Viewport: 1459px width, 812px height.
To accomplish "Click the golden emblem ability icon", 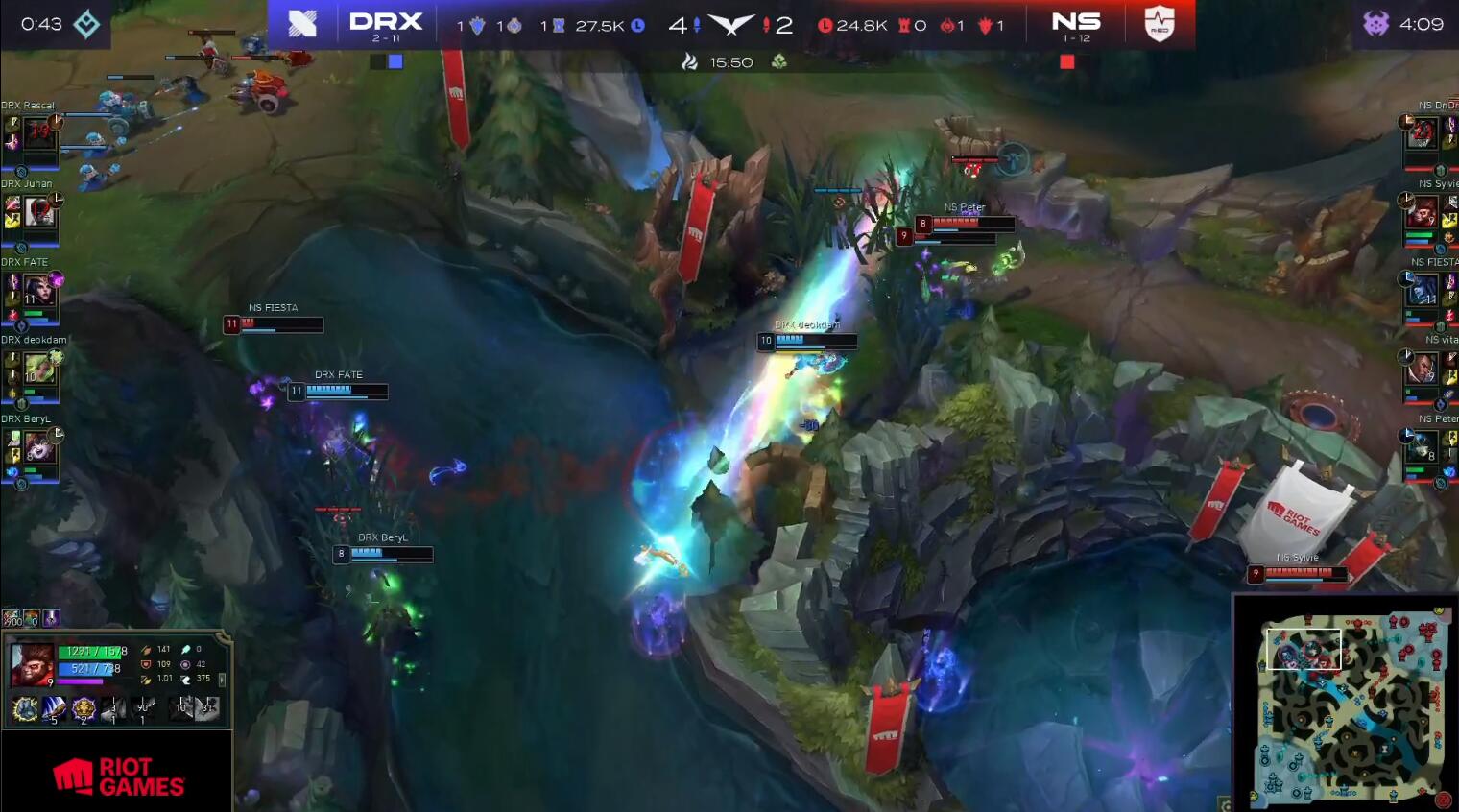I will (84, 709).
